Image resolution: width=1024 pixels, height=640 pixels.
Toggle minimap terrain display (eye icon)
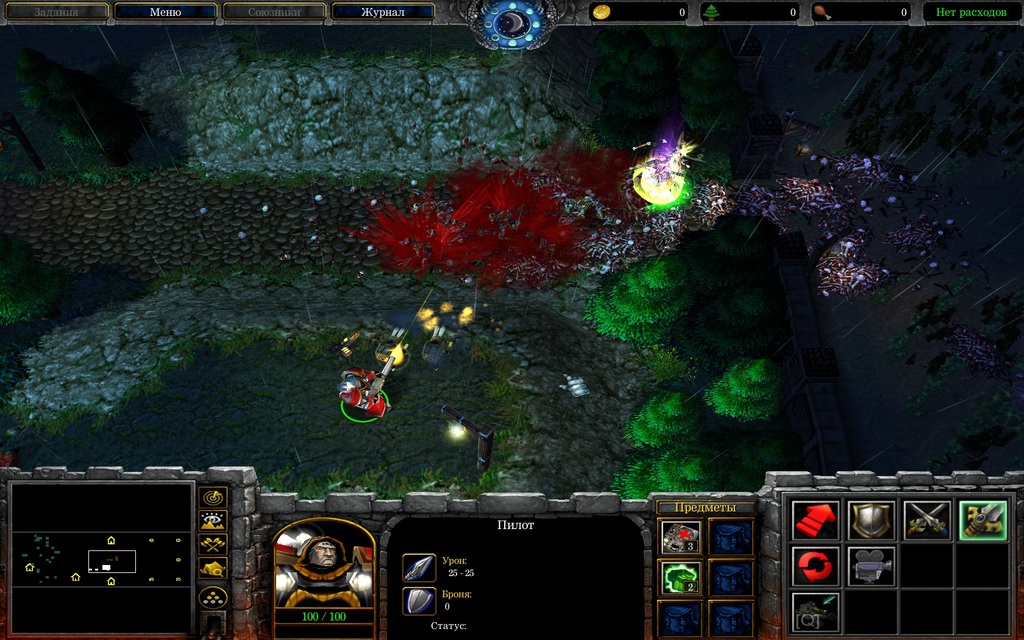tap(213, 520)
